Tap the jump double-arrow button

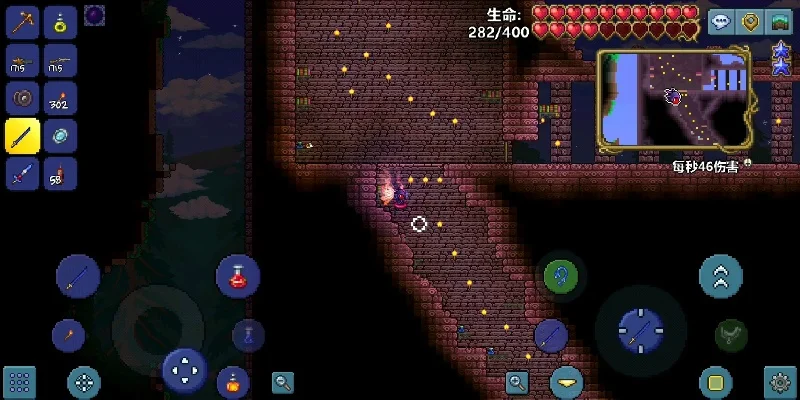(x=721, y=276)
